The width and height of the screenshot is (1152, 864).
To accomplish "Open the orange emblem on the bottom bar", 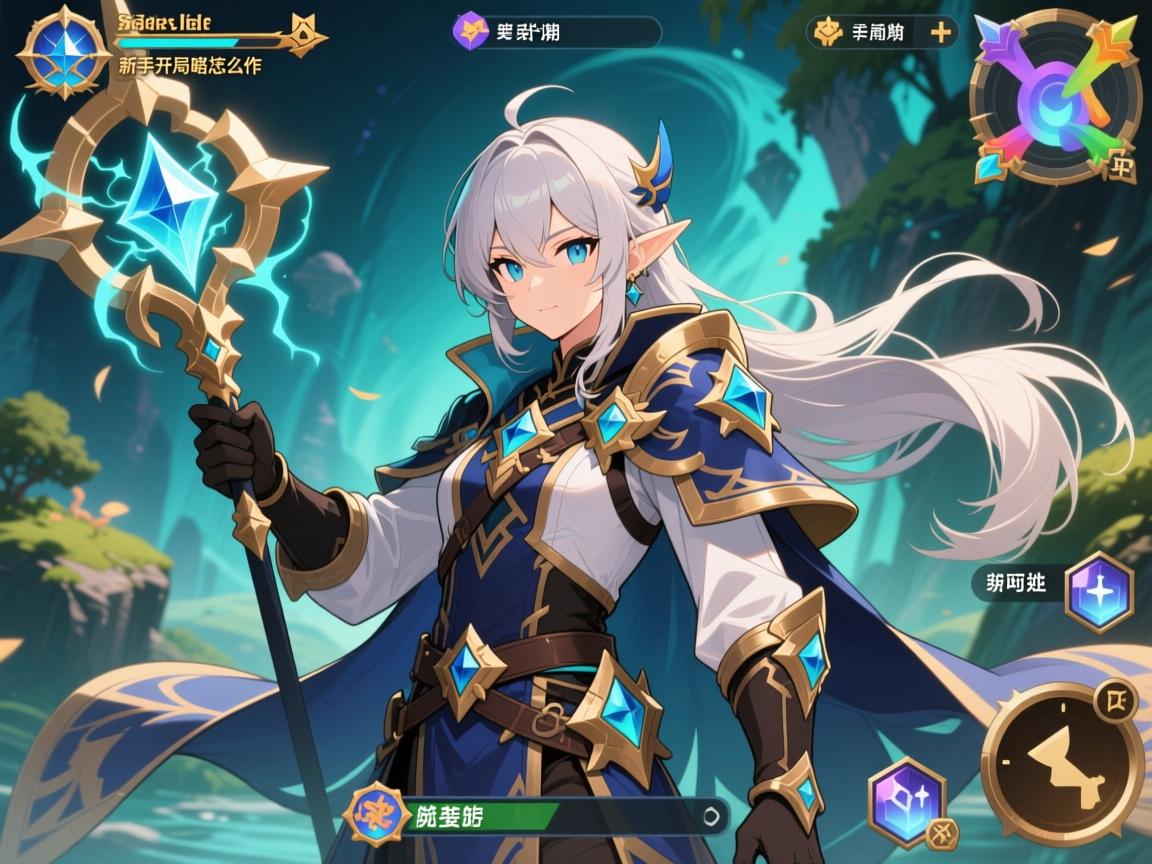I will tap(378, 814).
